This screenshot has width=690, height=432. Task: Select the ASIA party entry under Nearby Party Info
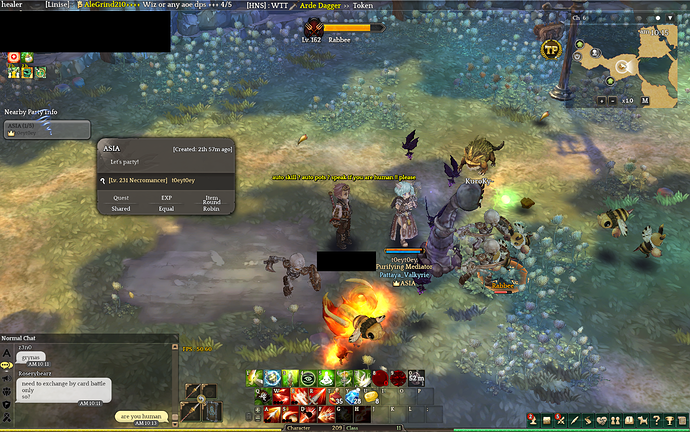[46, 129]
